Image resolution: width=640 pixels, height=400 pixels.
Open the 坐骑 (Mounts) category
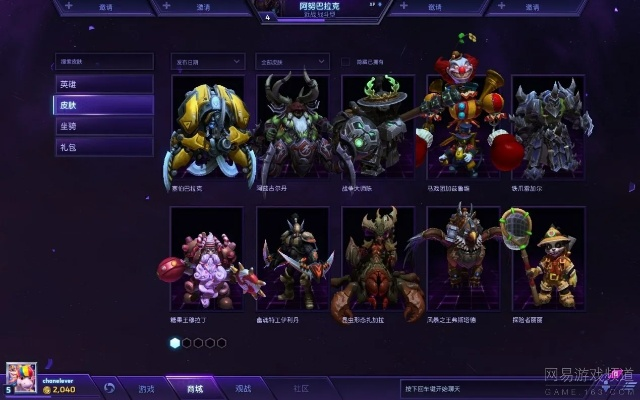coord(104,126)
